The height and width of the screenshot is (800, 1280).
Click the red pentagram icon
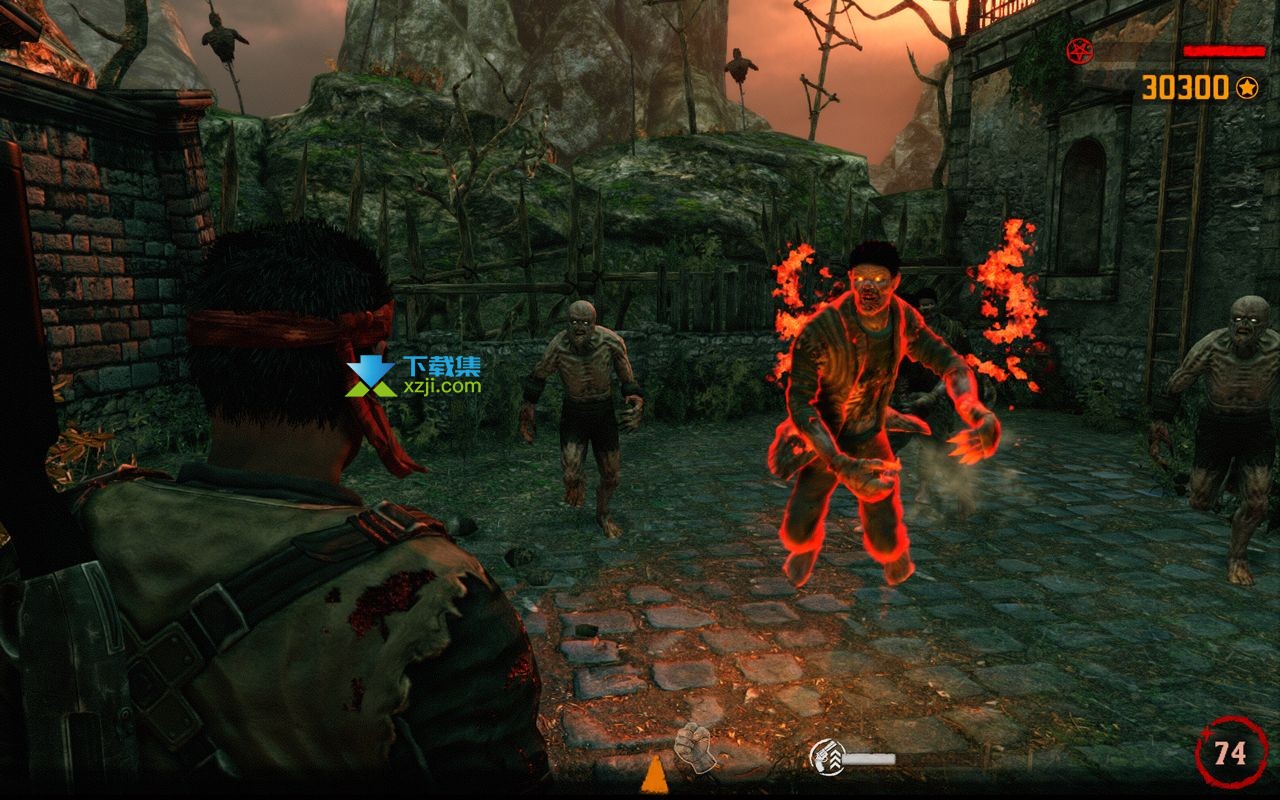[x=1078, y=49]
